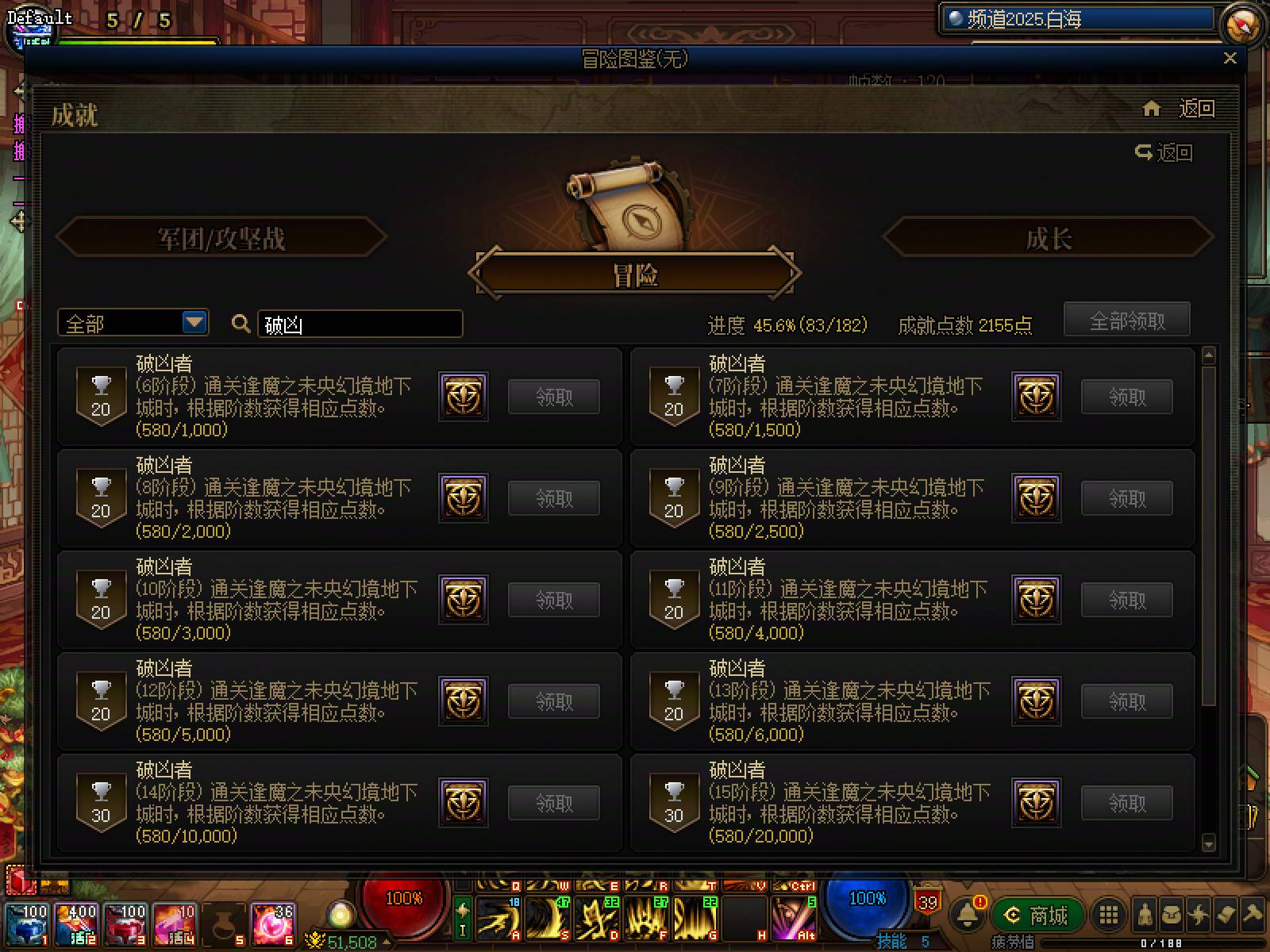The image size is (1270, 952).
Task: Click the magnifier search icon
Action: [x=241, y=324]
